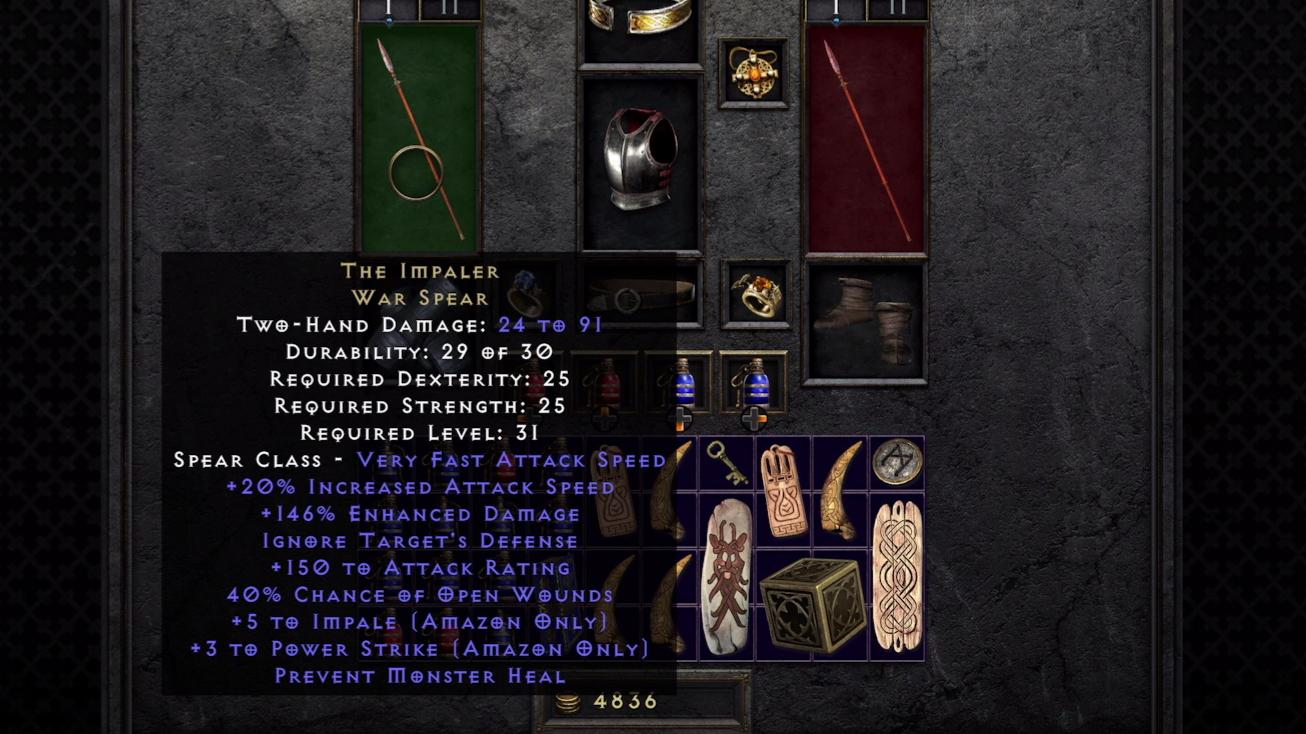The image size is (1306, 734).
Task: Select the war spear in left weapon slot
Action: click(418, 140)
